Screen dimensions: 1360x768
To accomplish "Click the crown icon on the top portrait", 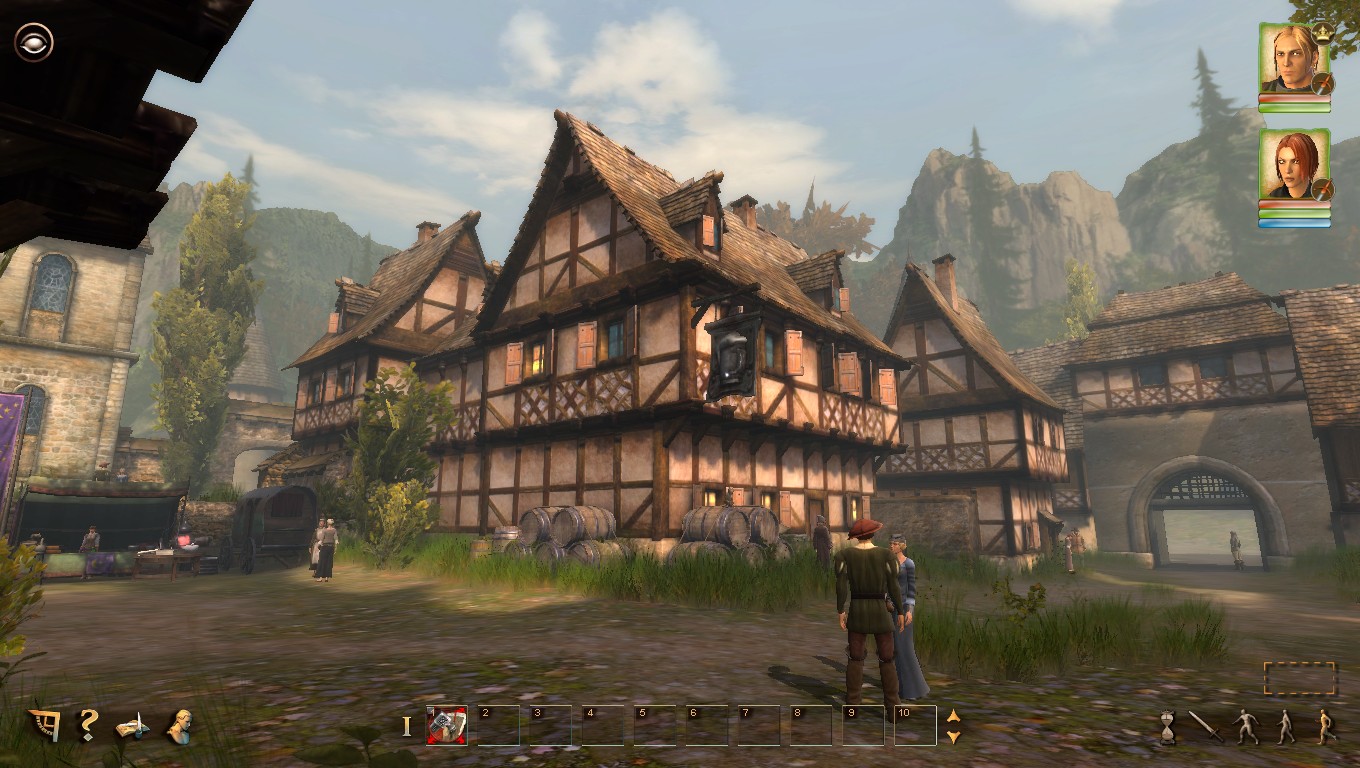I will pyautogui.click(x=1323, y=34).
